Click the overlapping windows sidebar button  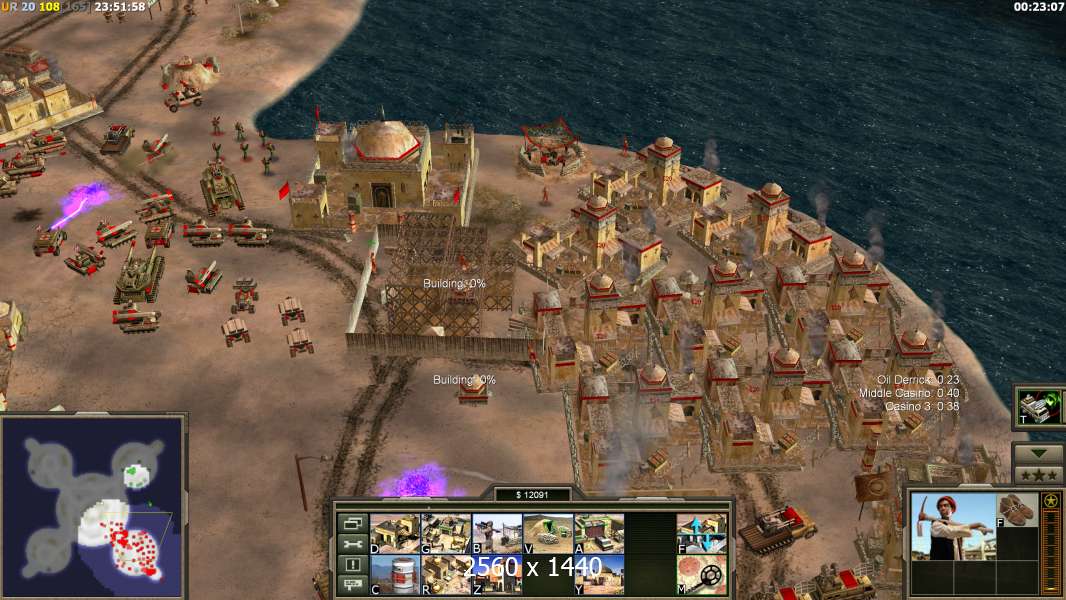click(352, 523)
